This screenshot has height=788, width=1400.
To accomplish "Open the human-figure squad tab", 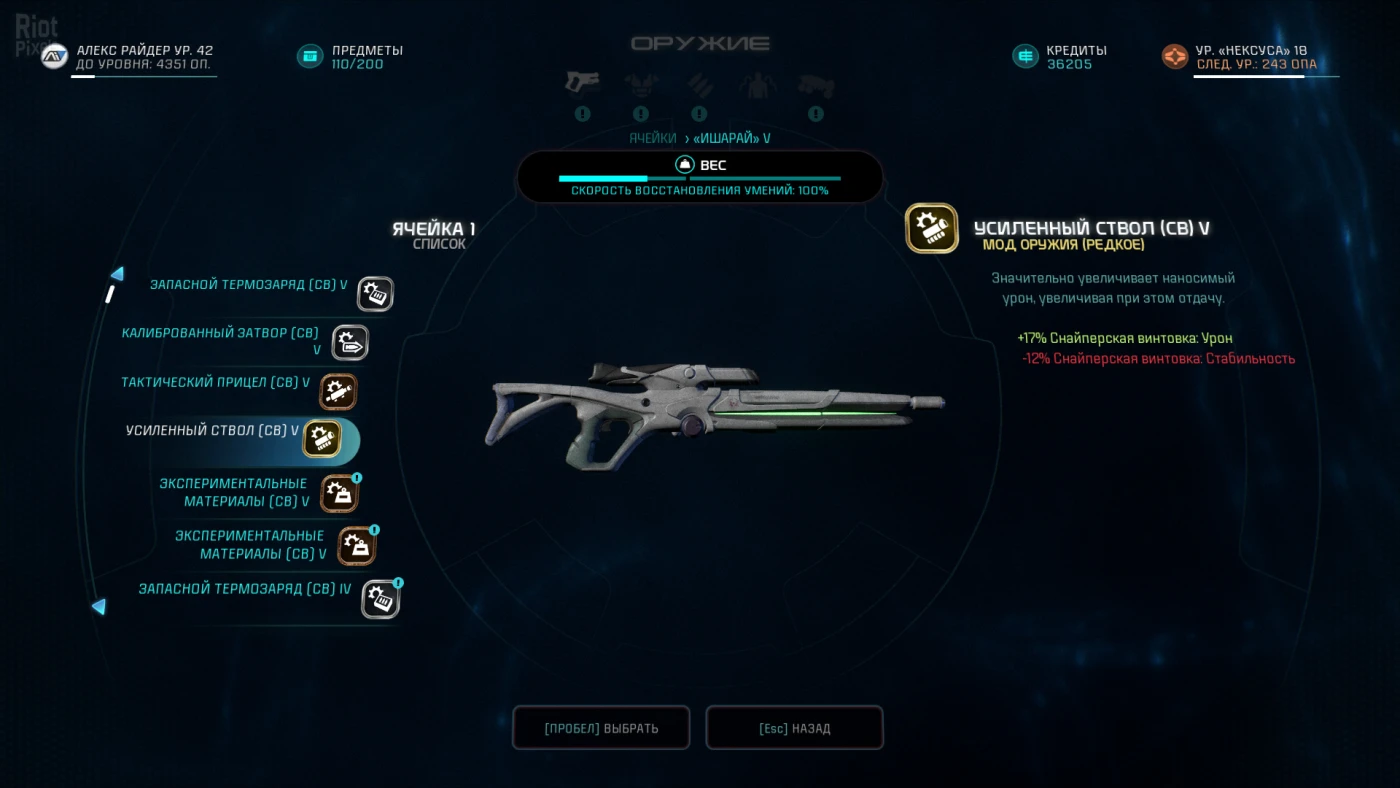I will [x=757, y=85].
